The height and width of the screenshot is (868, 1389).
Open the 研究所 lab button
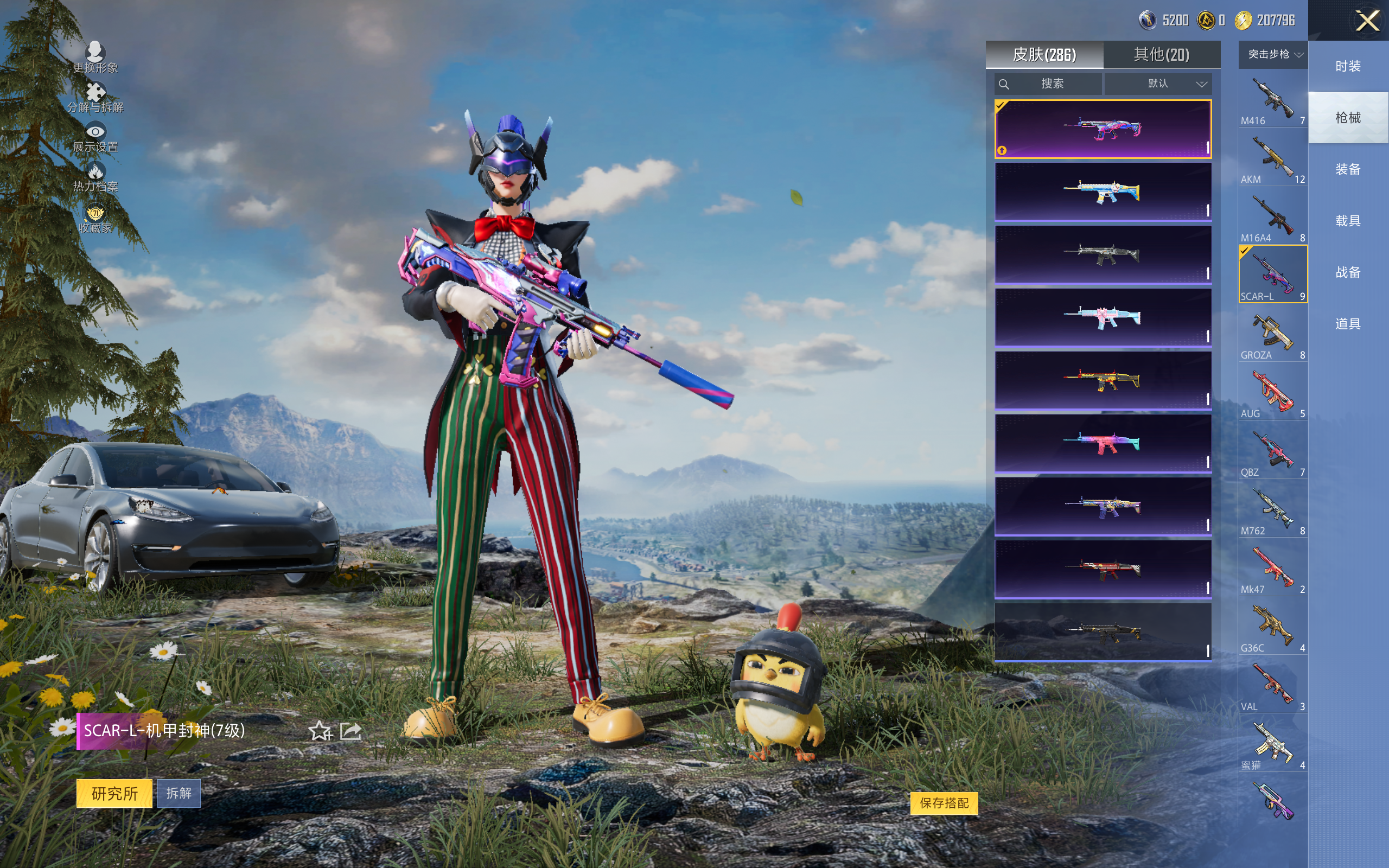pyautogui.click(x=114, y=793)
